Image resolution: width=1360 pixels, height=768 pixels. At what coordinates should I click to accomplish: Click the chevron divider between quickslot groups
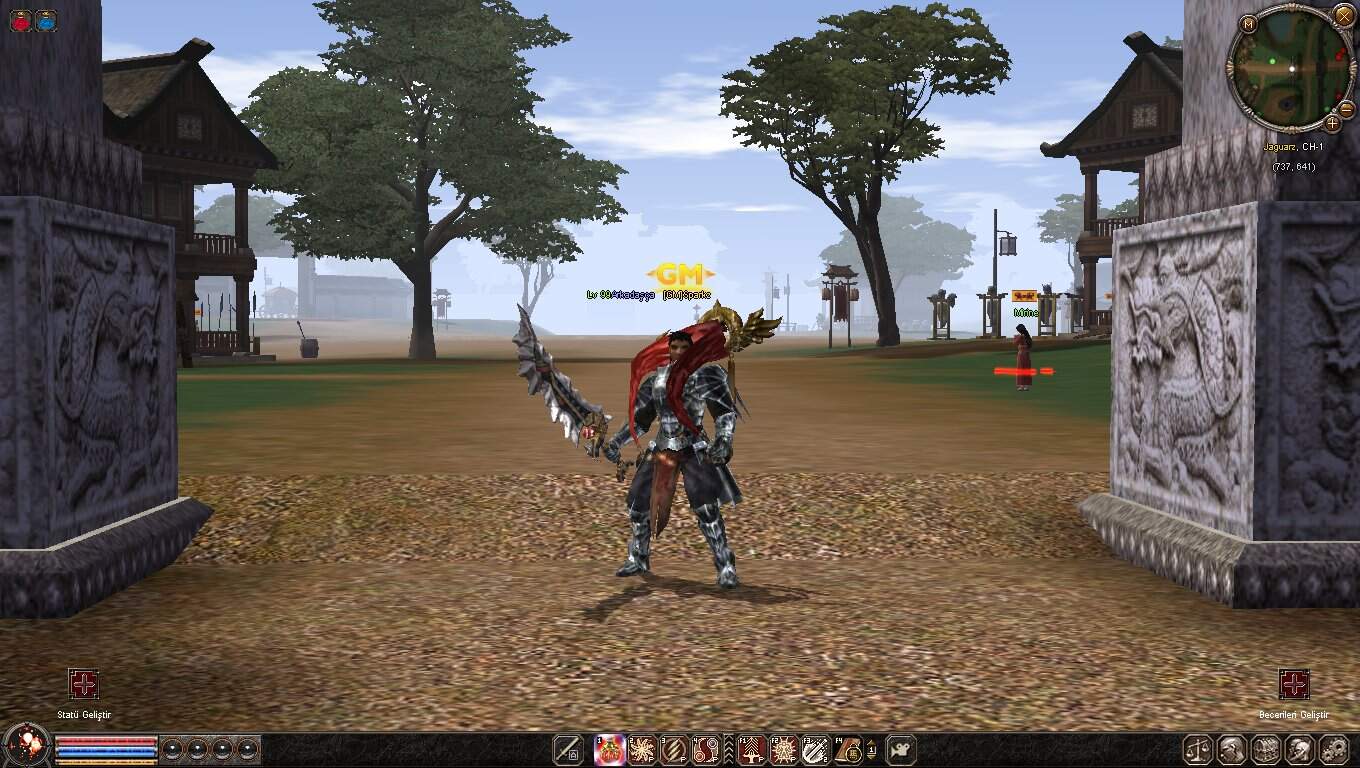tap(728, 750)
